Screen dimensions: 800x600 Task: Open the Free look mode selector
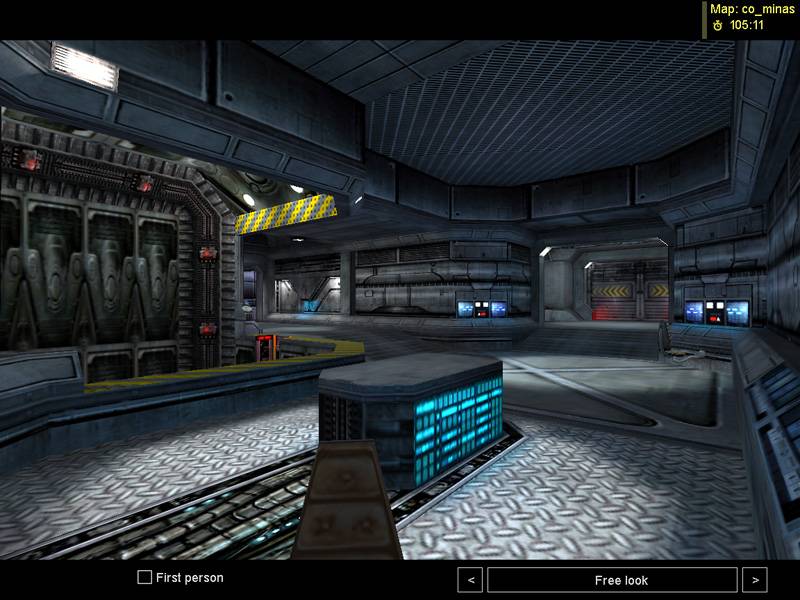click(x=612, y=580)
